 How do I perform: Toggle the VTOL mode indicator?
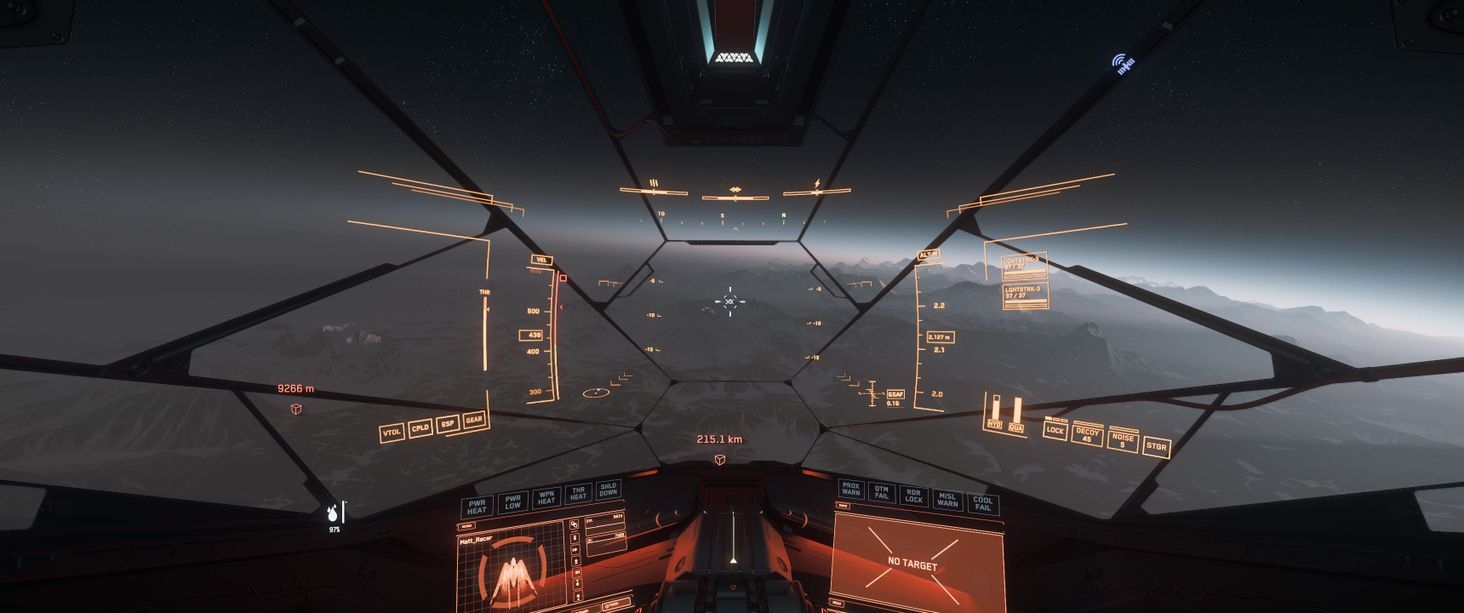click(x=392, y=433)
